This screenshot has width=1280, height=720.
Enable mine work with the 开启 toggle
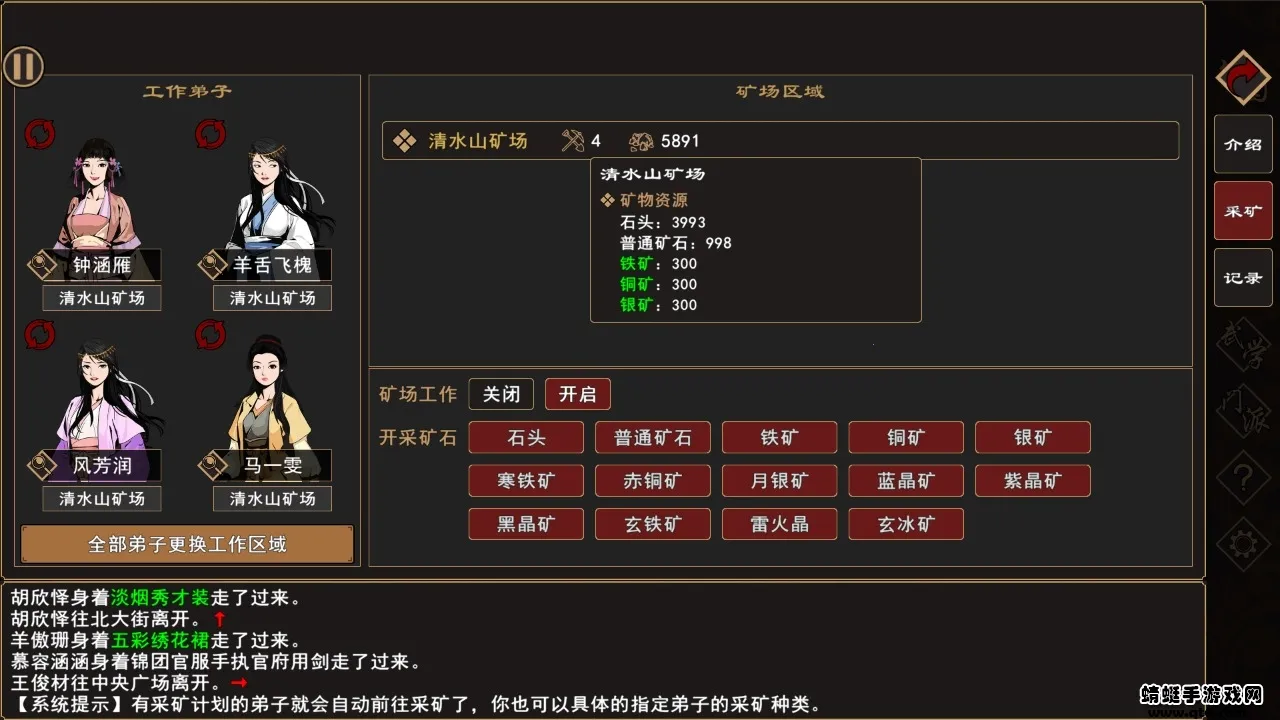point(578,393)
